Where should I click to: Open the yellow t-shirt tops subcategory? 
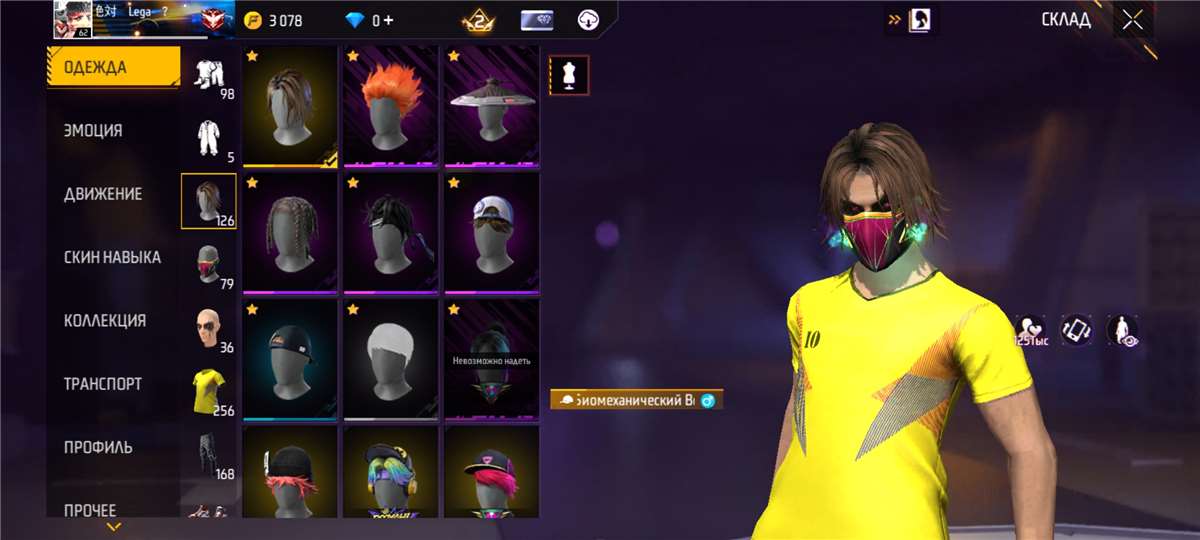click(x=208, y=391)
